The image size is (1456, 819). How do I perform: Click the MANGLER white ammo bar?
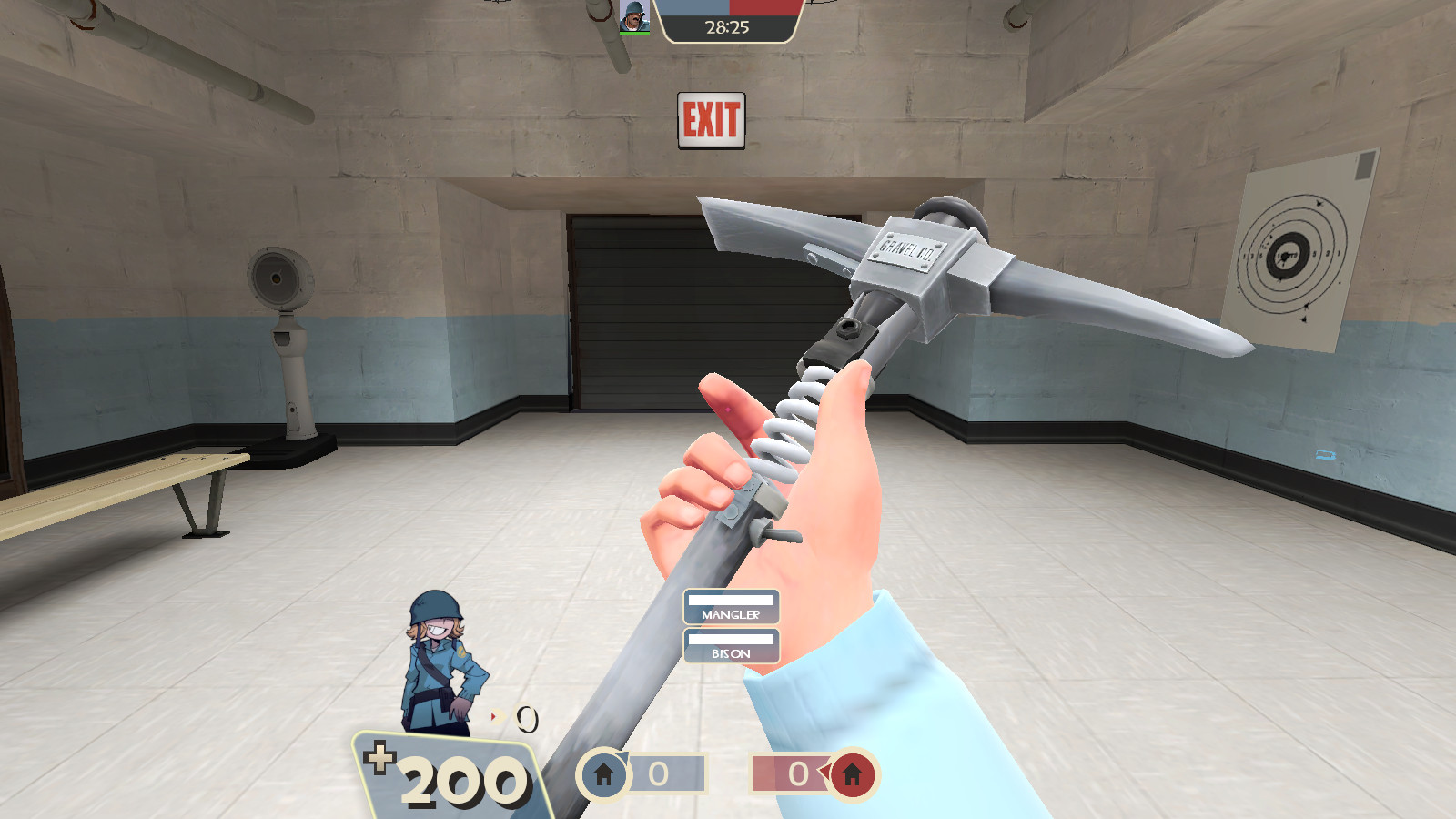[731, 602]
